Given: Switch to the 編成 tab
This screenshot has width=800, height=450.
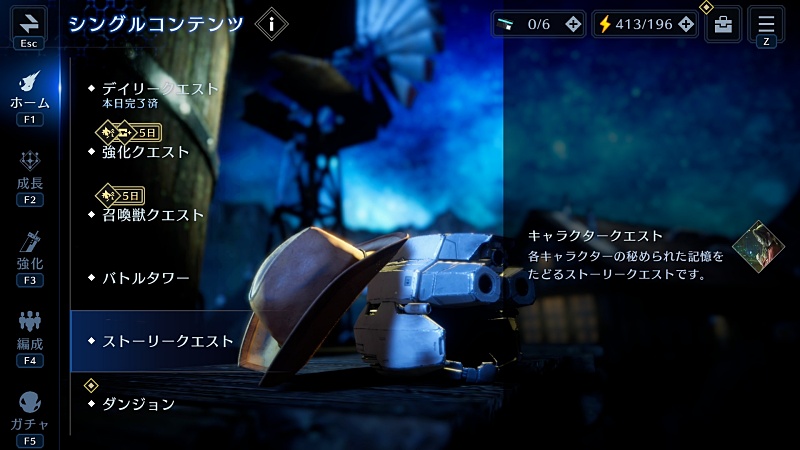Looking at the screenshot, I should (x=29, y=333).
